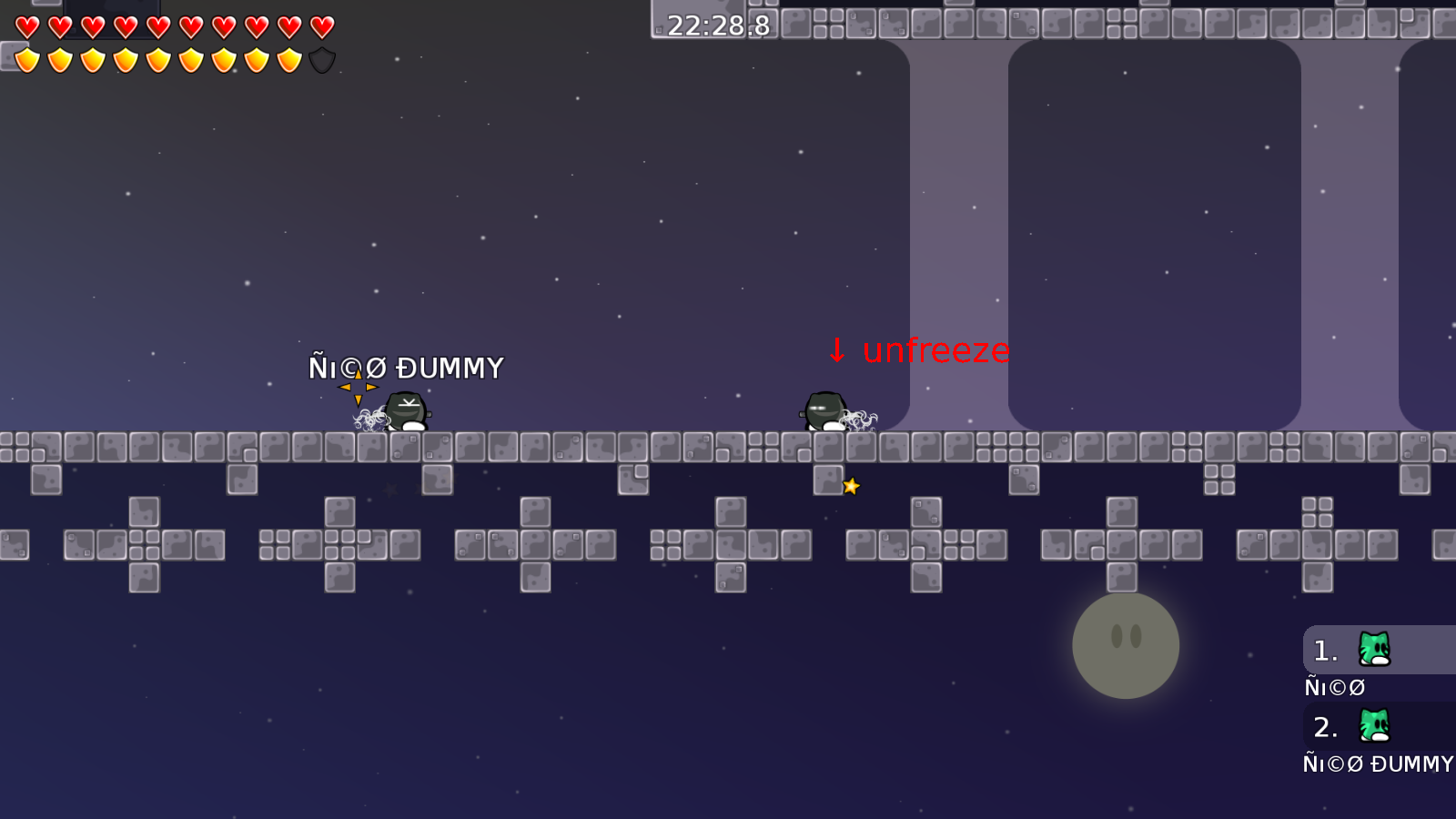The image size is (1456, 819).
Task: Click the red downward arrow above the frozen tee
Action: tap(837, 350)
